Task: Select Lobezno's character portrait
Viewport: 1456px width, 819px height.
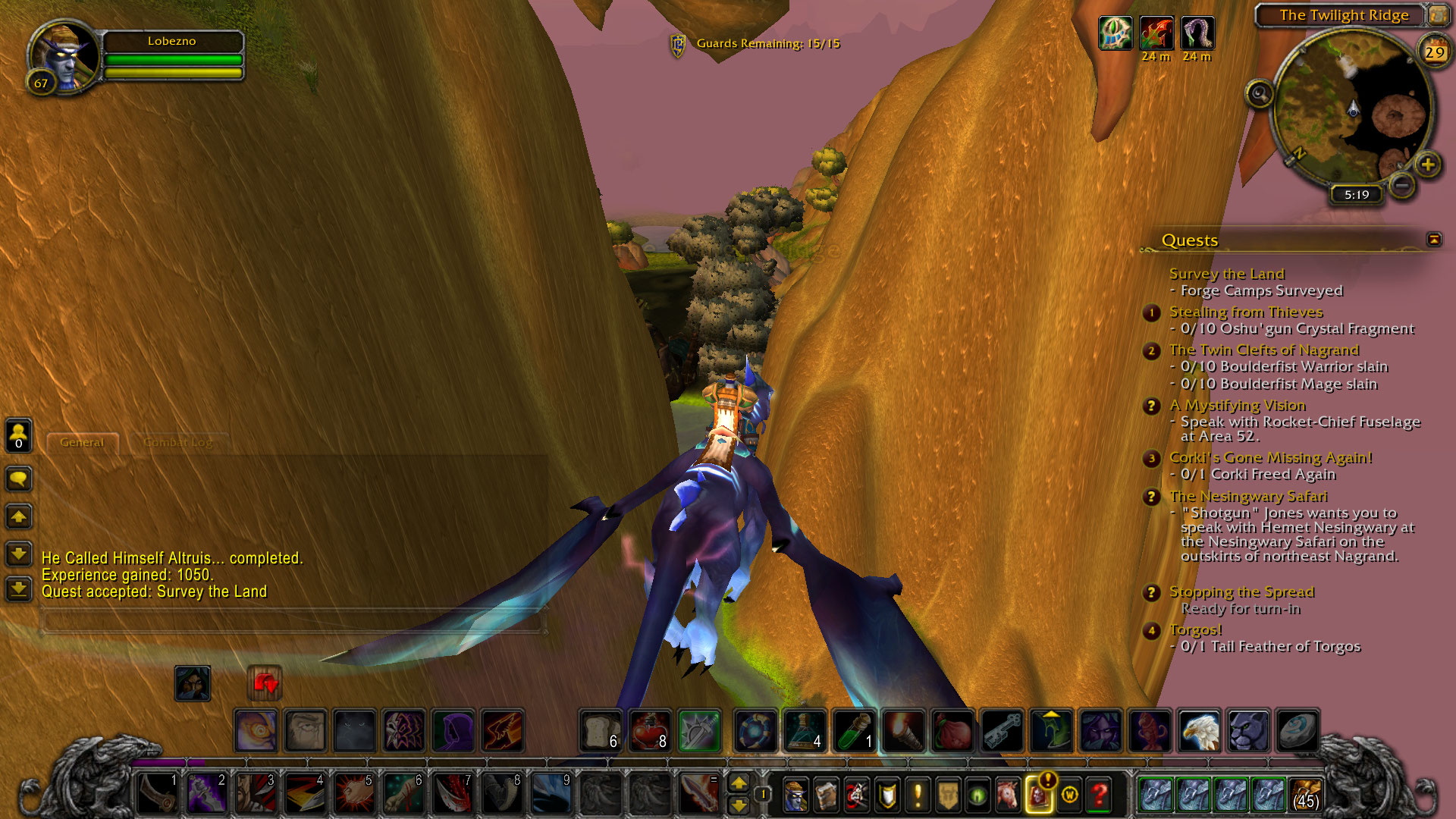Action: 64,57
